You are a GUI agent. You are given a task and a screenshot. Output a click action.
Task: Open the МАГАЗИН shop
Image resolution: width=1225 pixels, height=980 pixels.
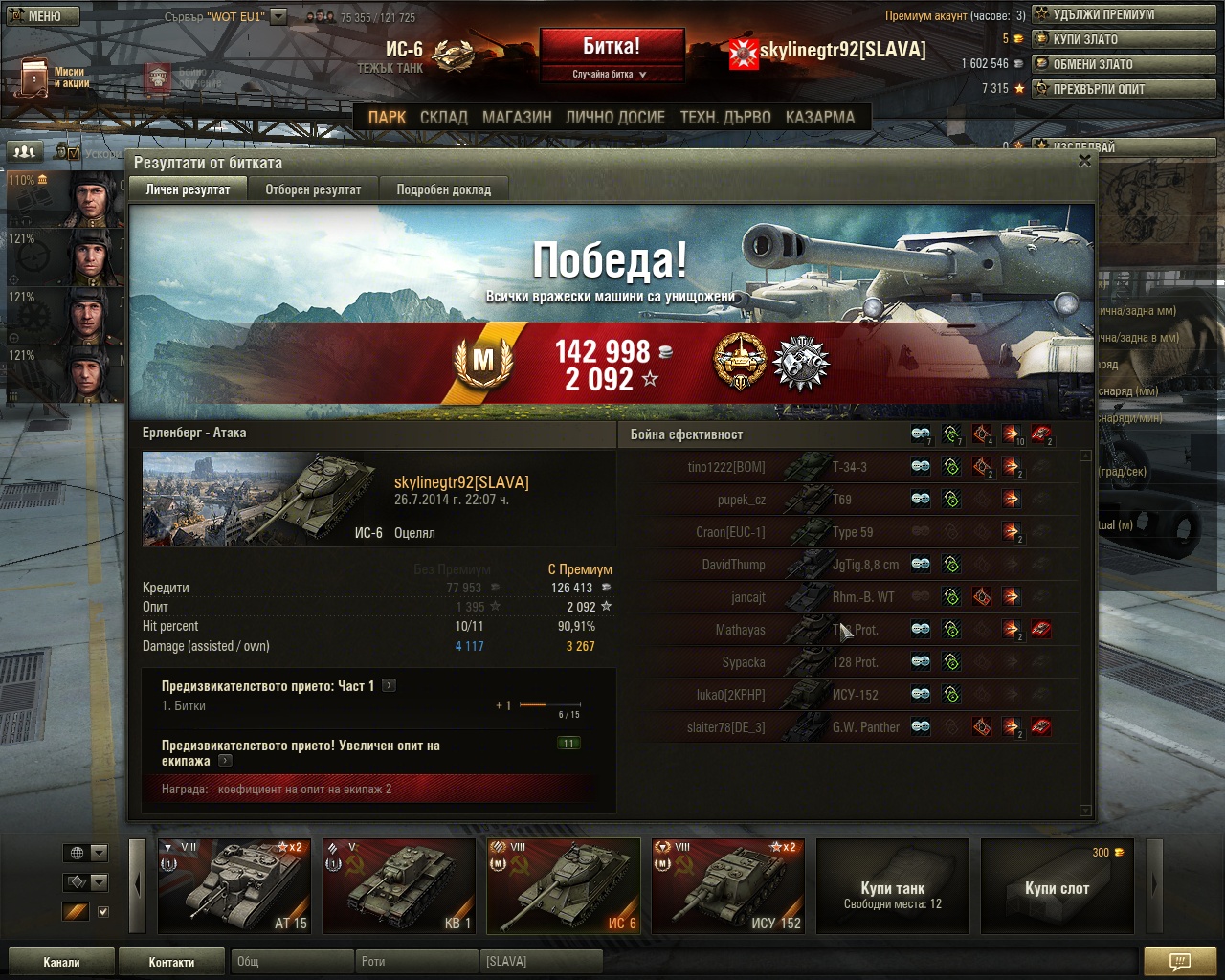tap(517, 117)
